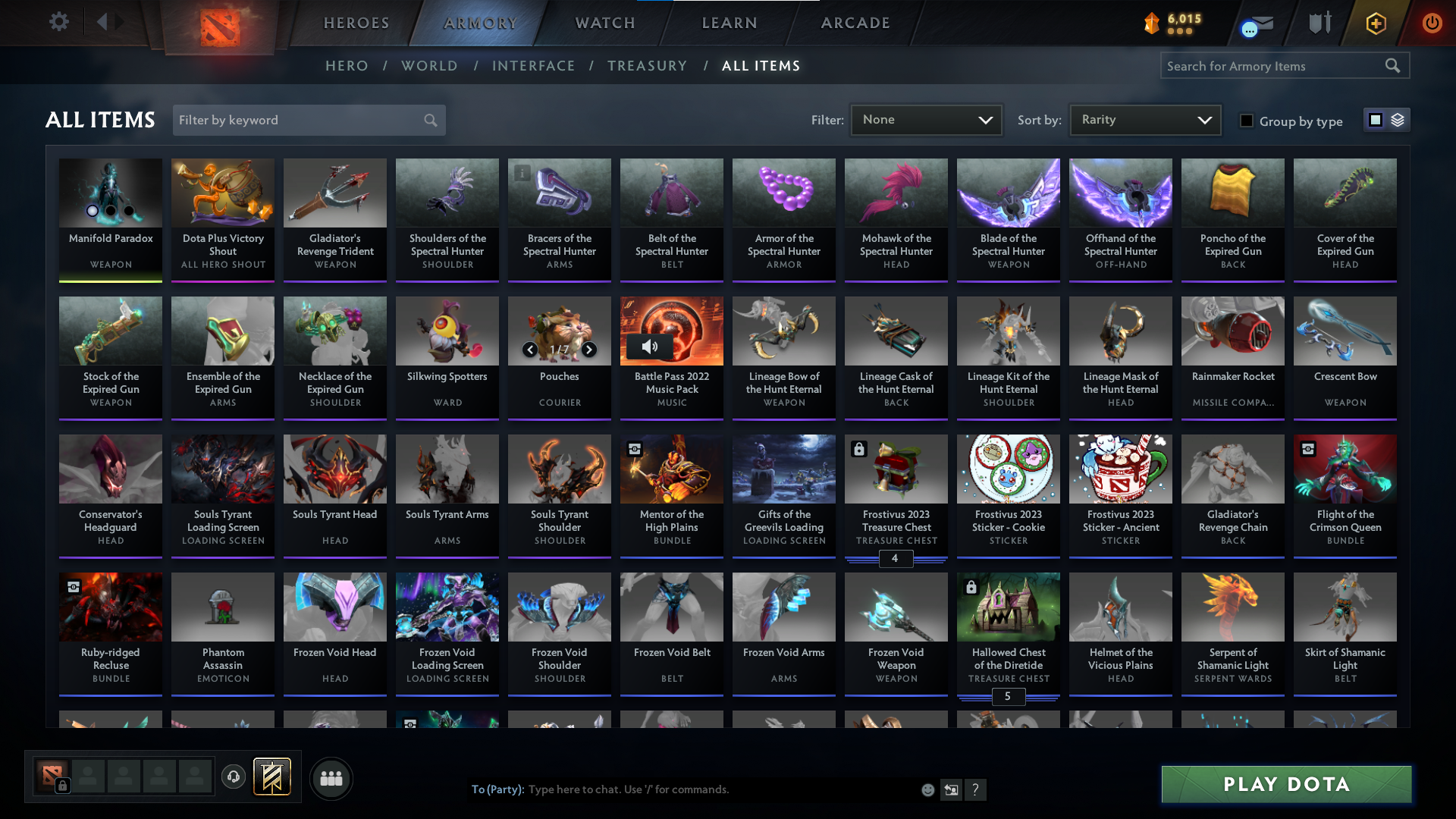Click the question mark help button near chat
The width and height of the screenshot is (1456, 819).
[976, 789]
